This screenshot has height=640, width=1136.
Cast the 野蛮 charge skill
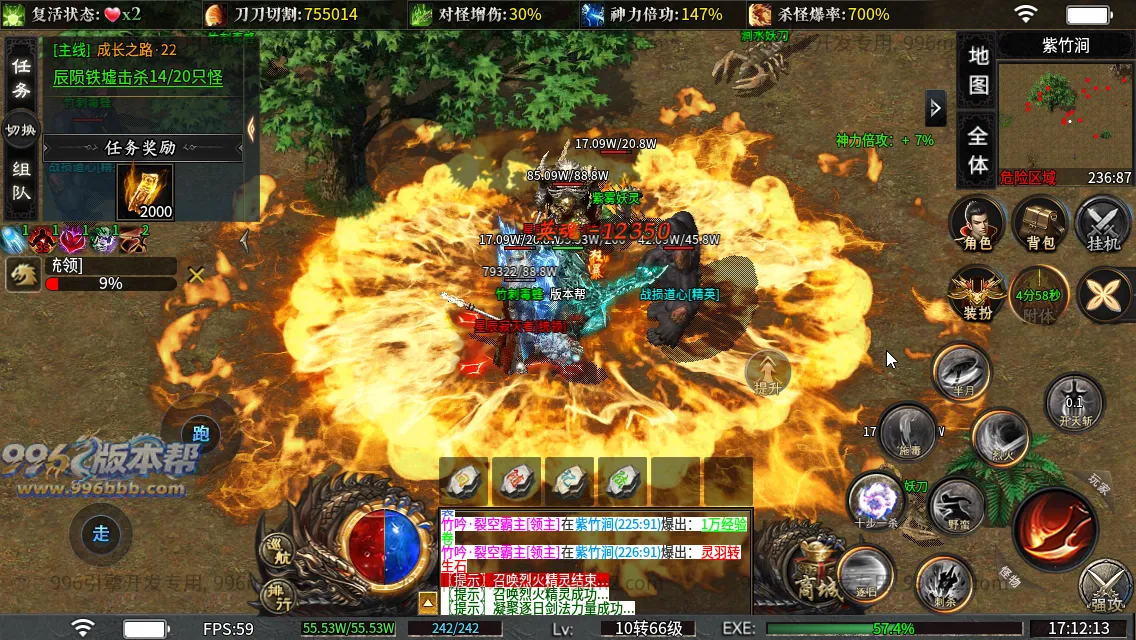coord(957,505)
